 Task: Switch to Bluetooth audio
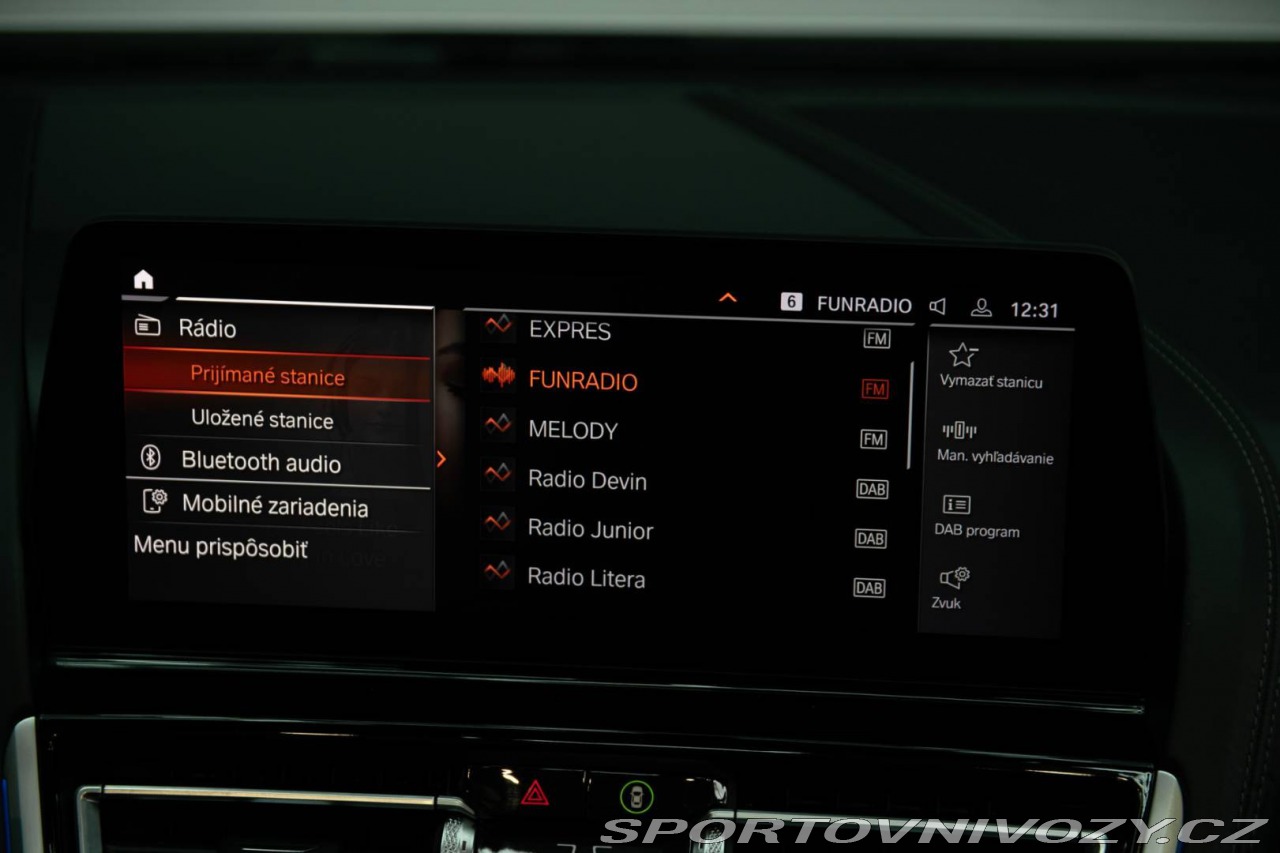[x=260, y=462]
